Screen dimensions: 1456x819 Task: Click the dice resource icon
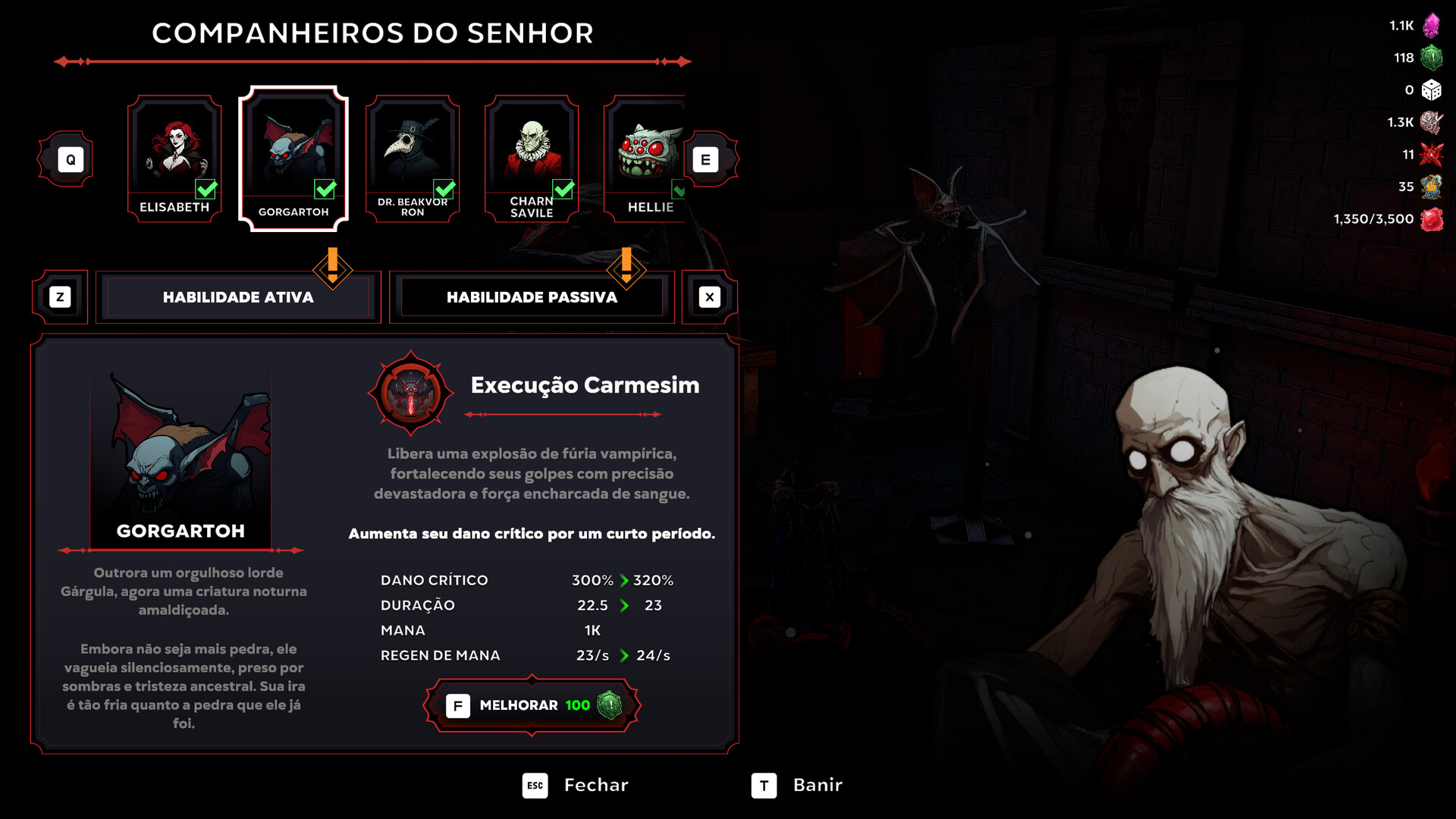[x=1433, y=89]
